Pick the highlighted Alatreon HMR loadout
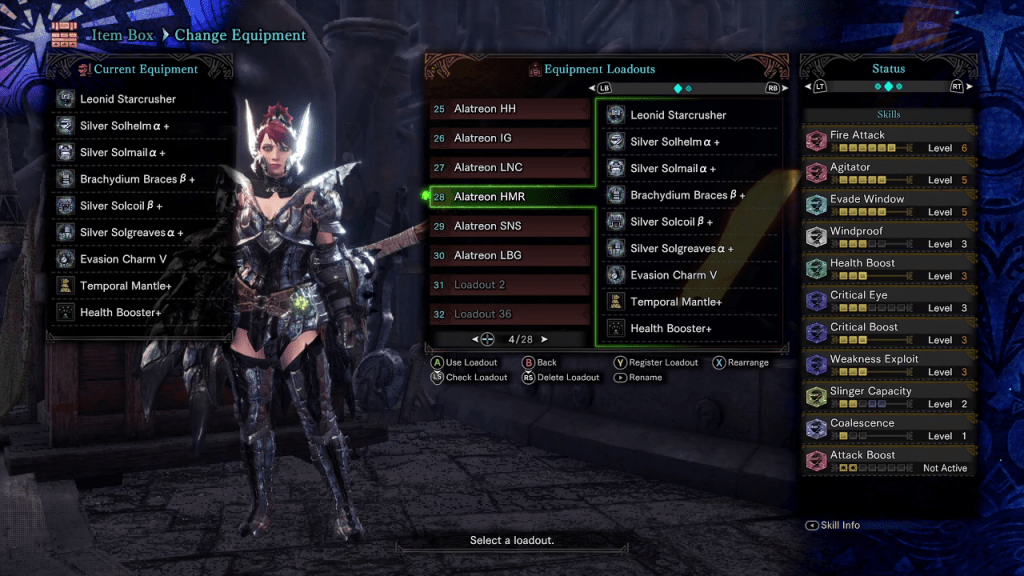Screen dimensions: 1024x576 coord(510,197)
